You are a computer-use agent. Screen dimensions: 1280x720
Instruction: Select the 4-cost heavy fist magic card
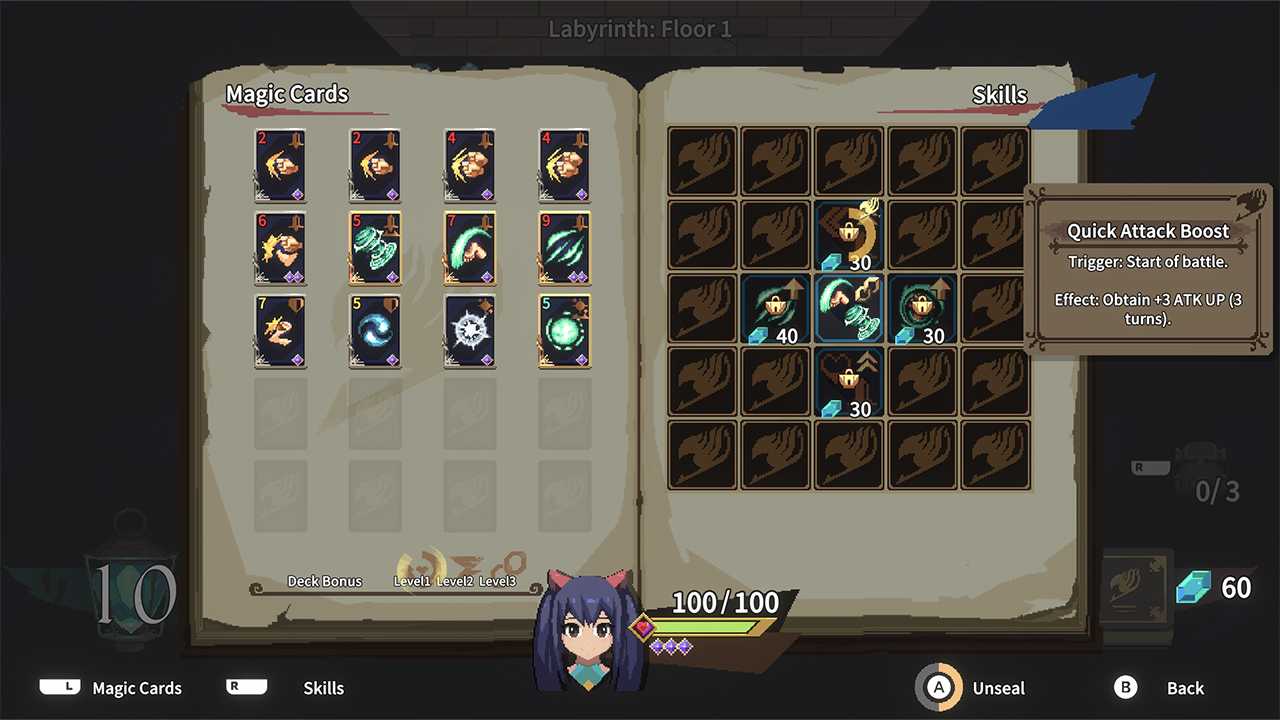(470, 165)
